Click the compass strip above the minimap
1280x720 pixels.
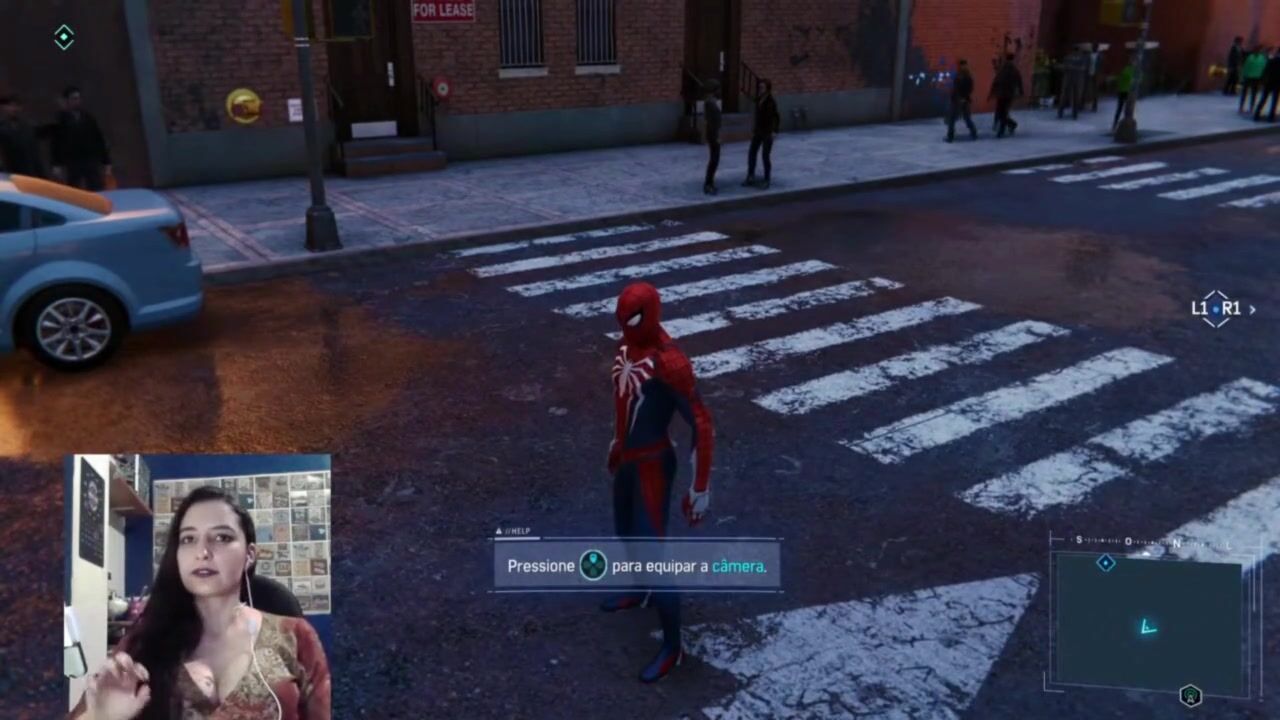click(x=1150, y=542)
